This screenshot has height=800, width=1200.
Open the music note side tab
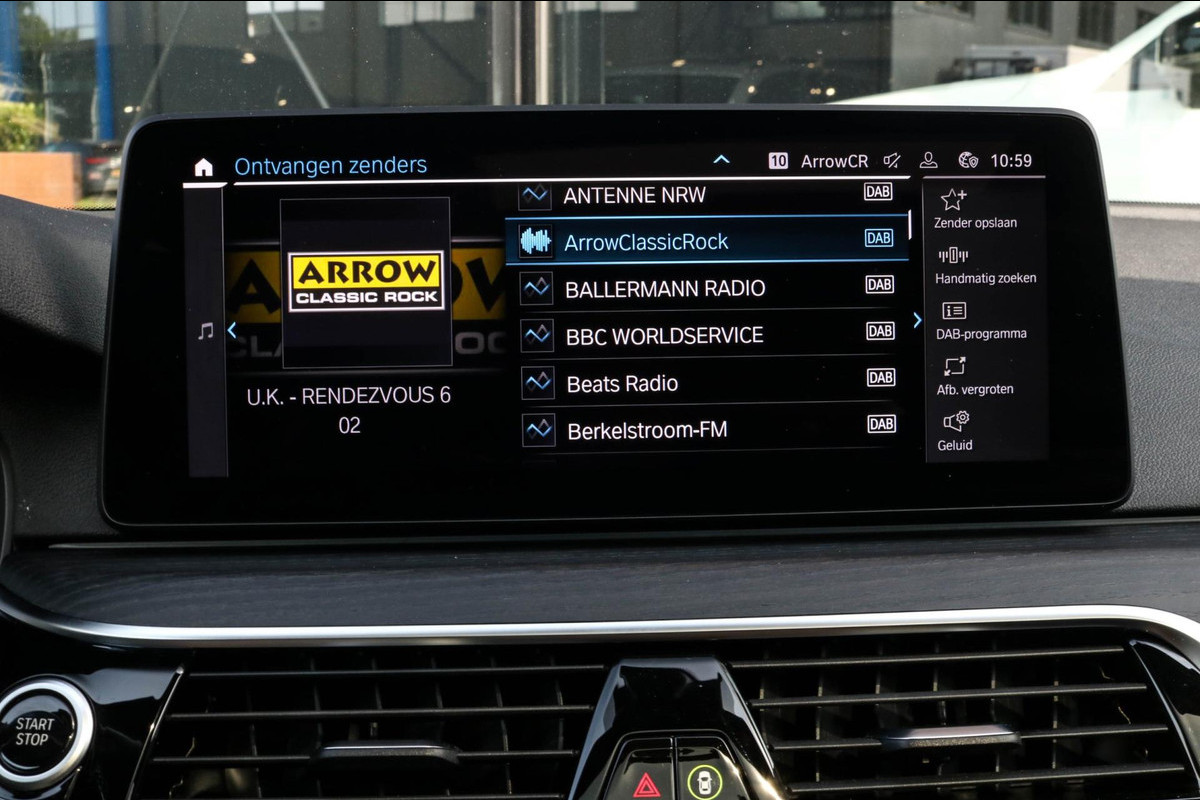(x=206, y=331)
